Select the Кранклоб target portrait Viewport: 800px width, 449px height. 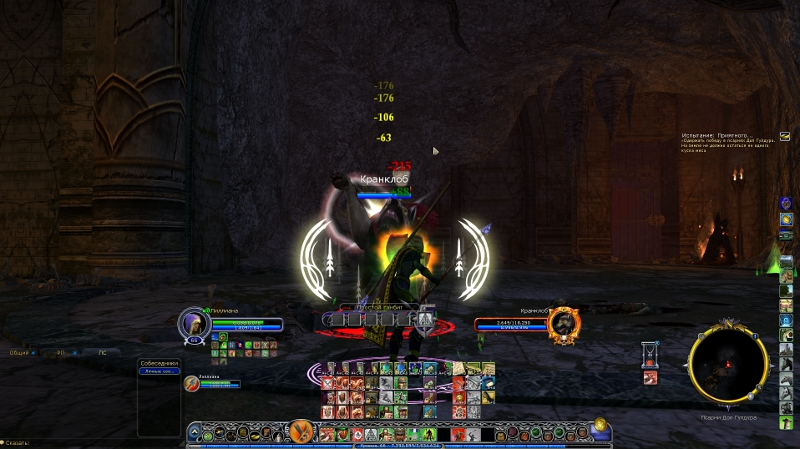[x=565, y=322]
